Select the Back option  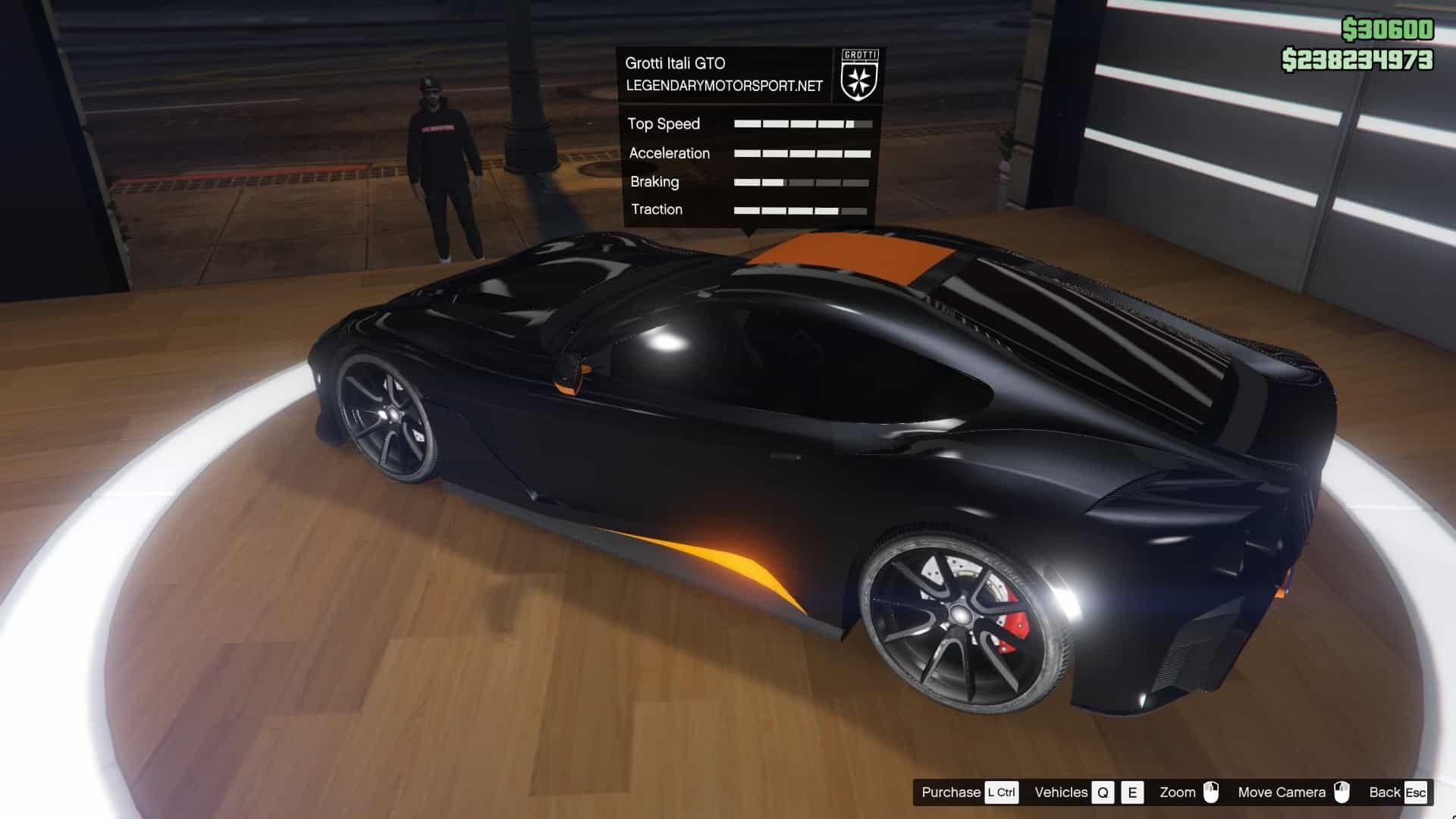(1385, 792)
